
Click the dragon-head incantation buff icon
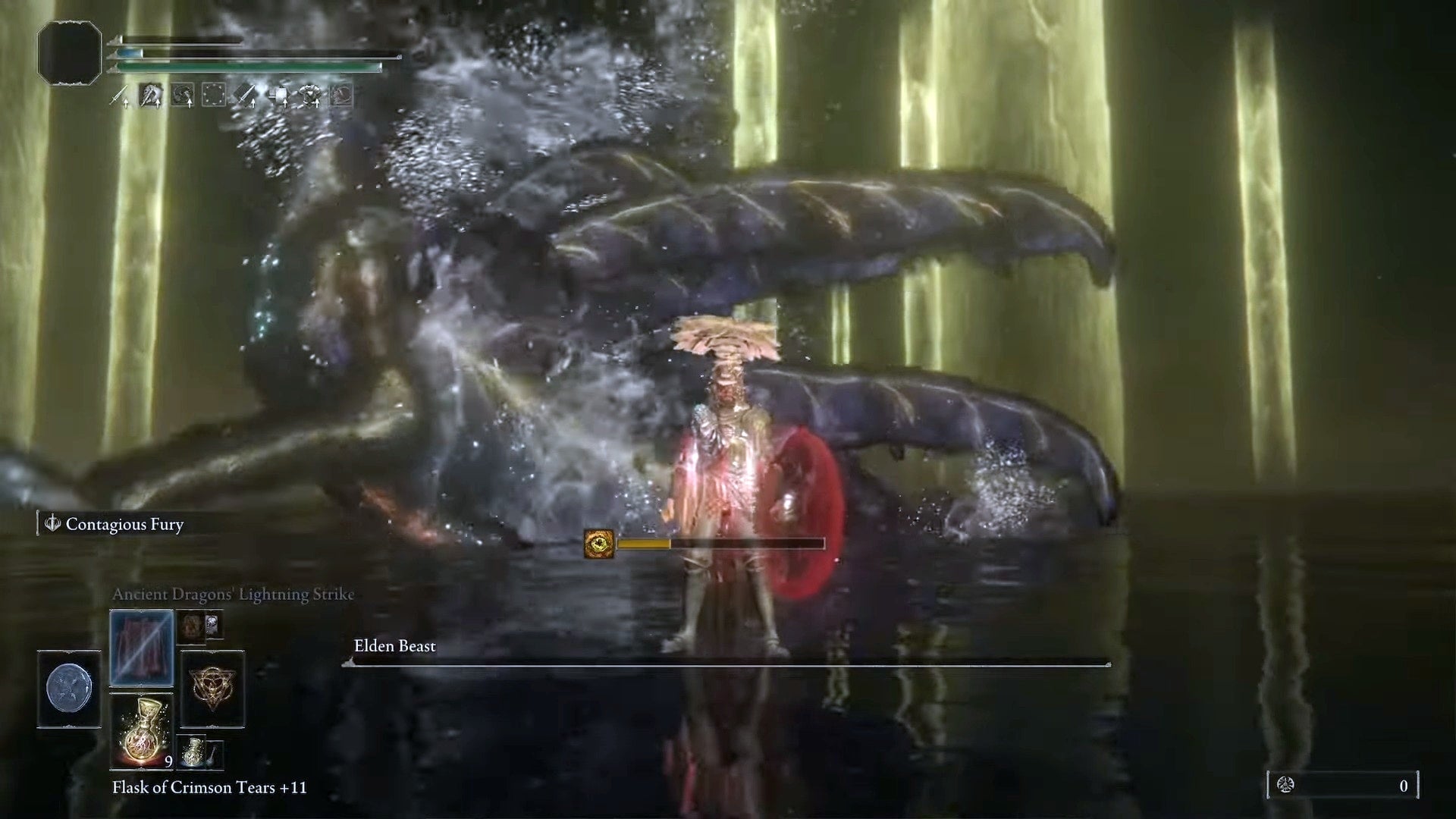tap(150, 95)
